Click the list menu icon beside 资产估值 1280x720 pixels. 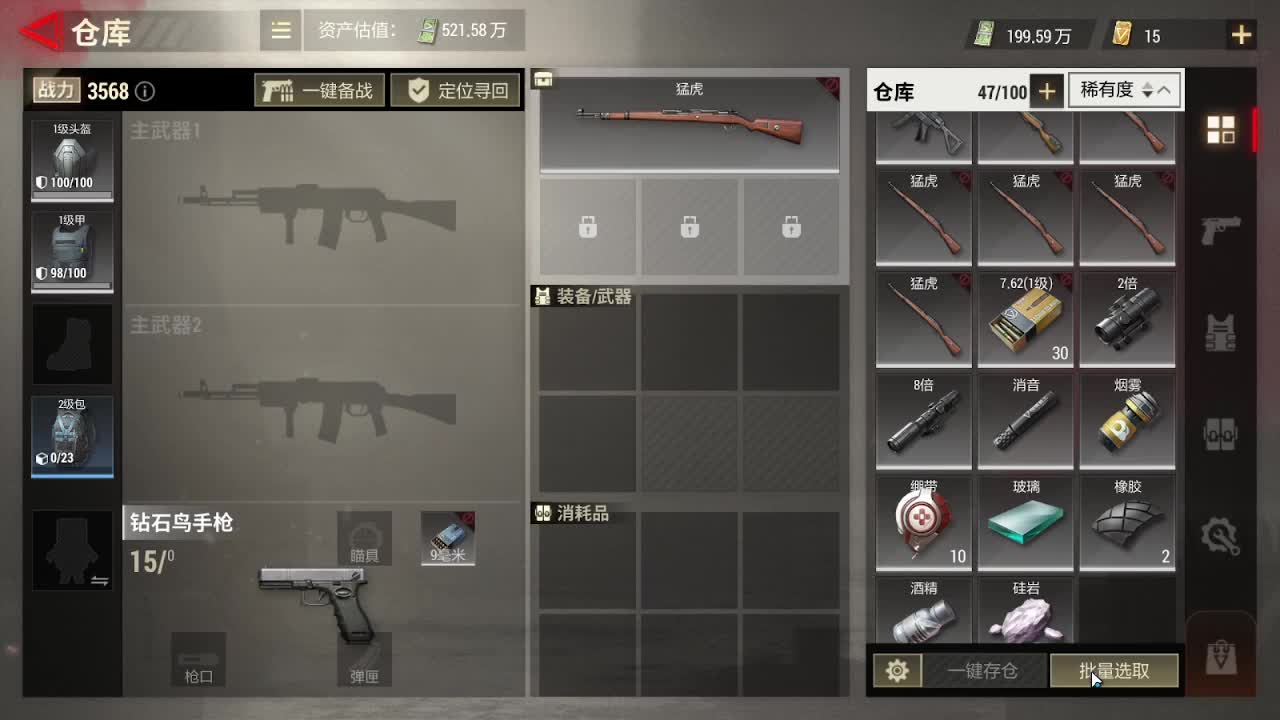coord(280,30)
